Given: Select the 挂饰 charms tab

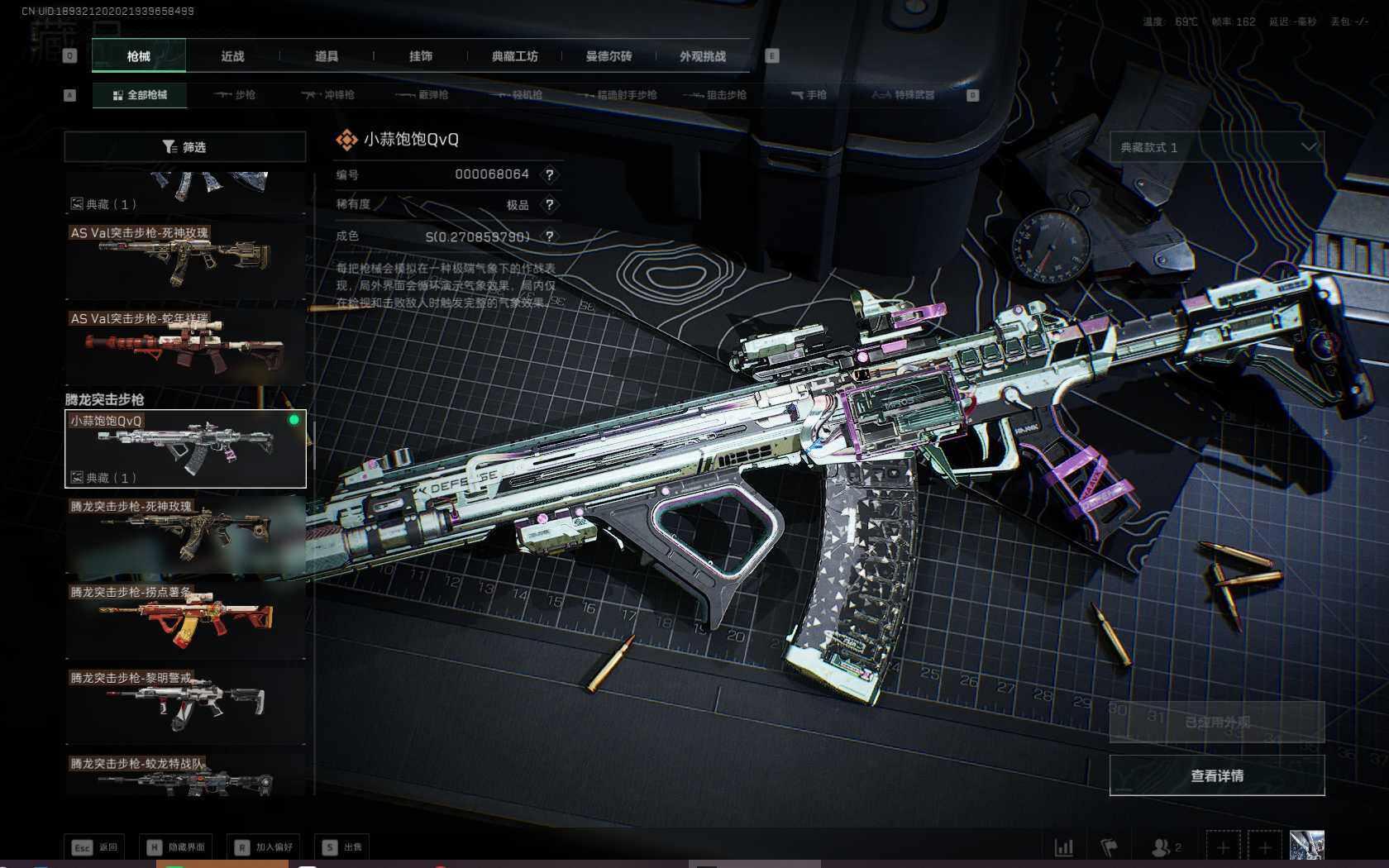Looking at the screenshot, I should [x=421, y=56].
